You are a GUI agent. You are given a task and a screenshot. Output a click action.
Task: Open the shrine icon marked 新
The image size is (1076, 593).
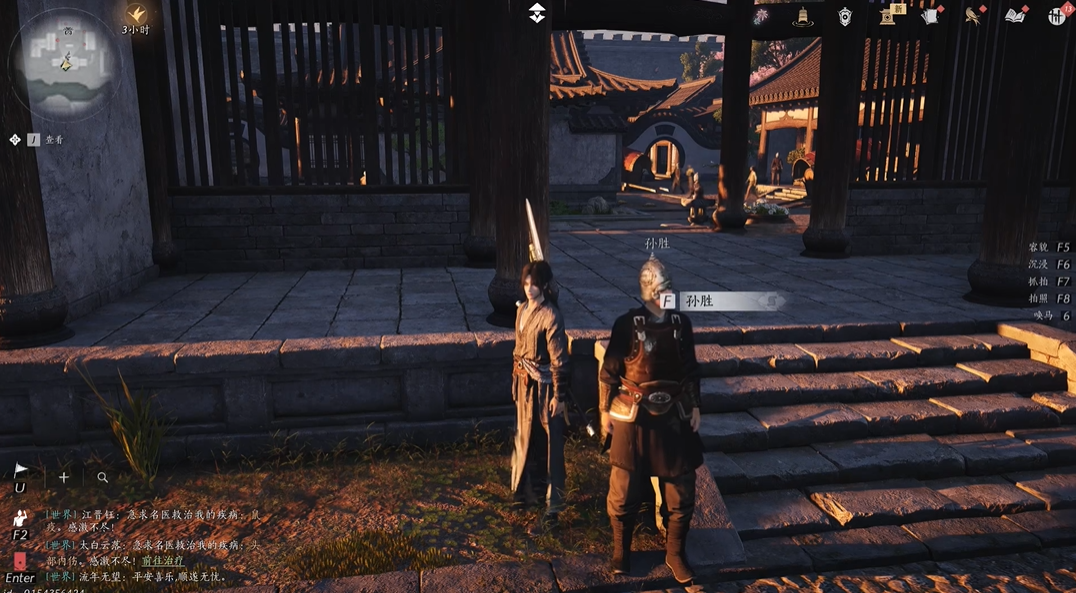click(888, 15)
